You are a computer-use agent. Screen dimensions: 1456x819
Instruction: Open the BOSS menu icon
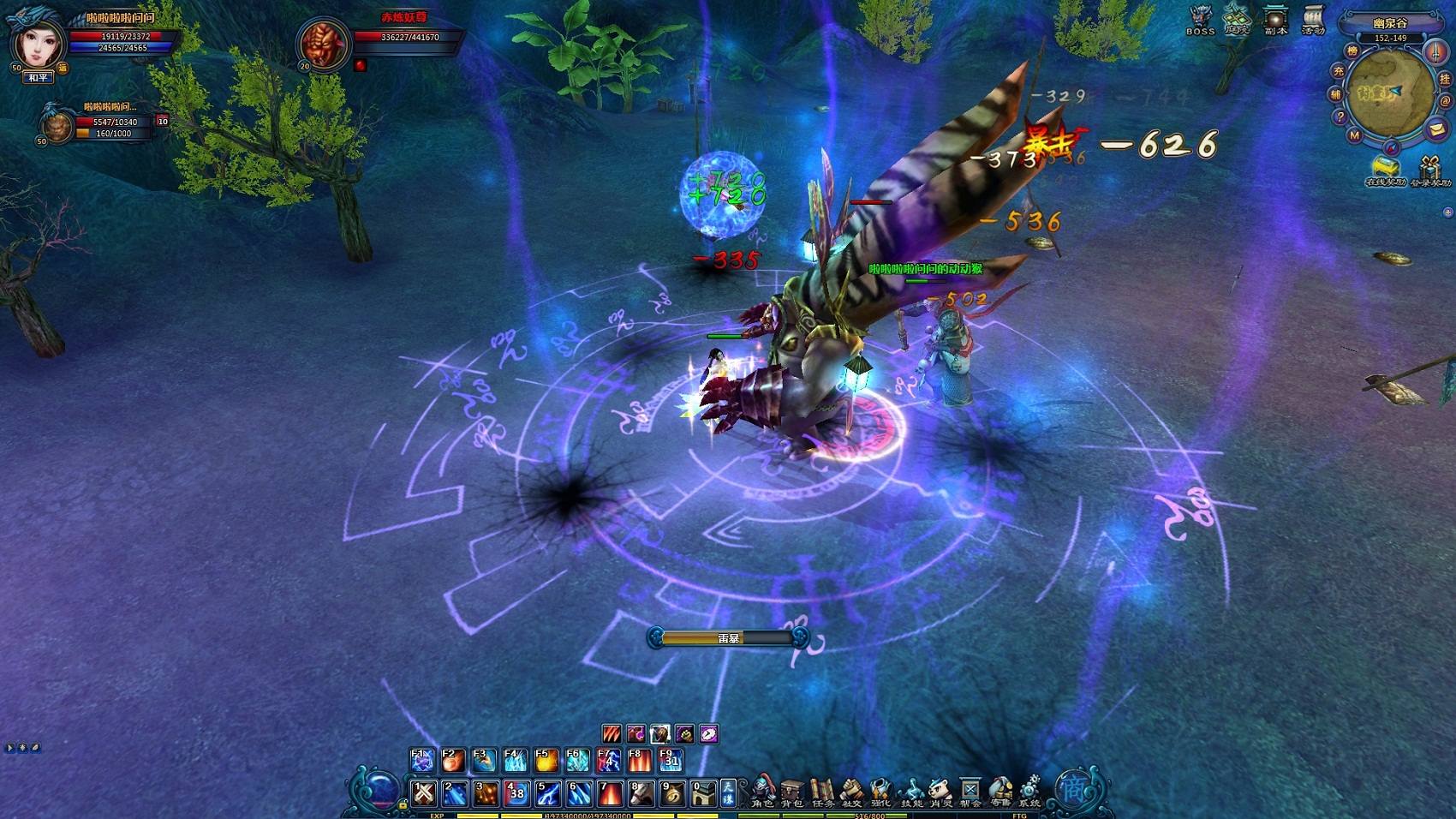coord(1200,19)
